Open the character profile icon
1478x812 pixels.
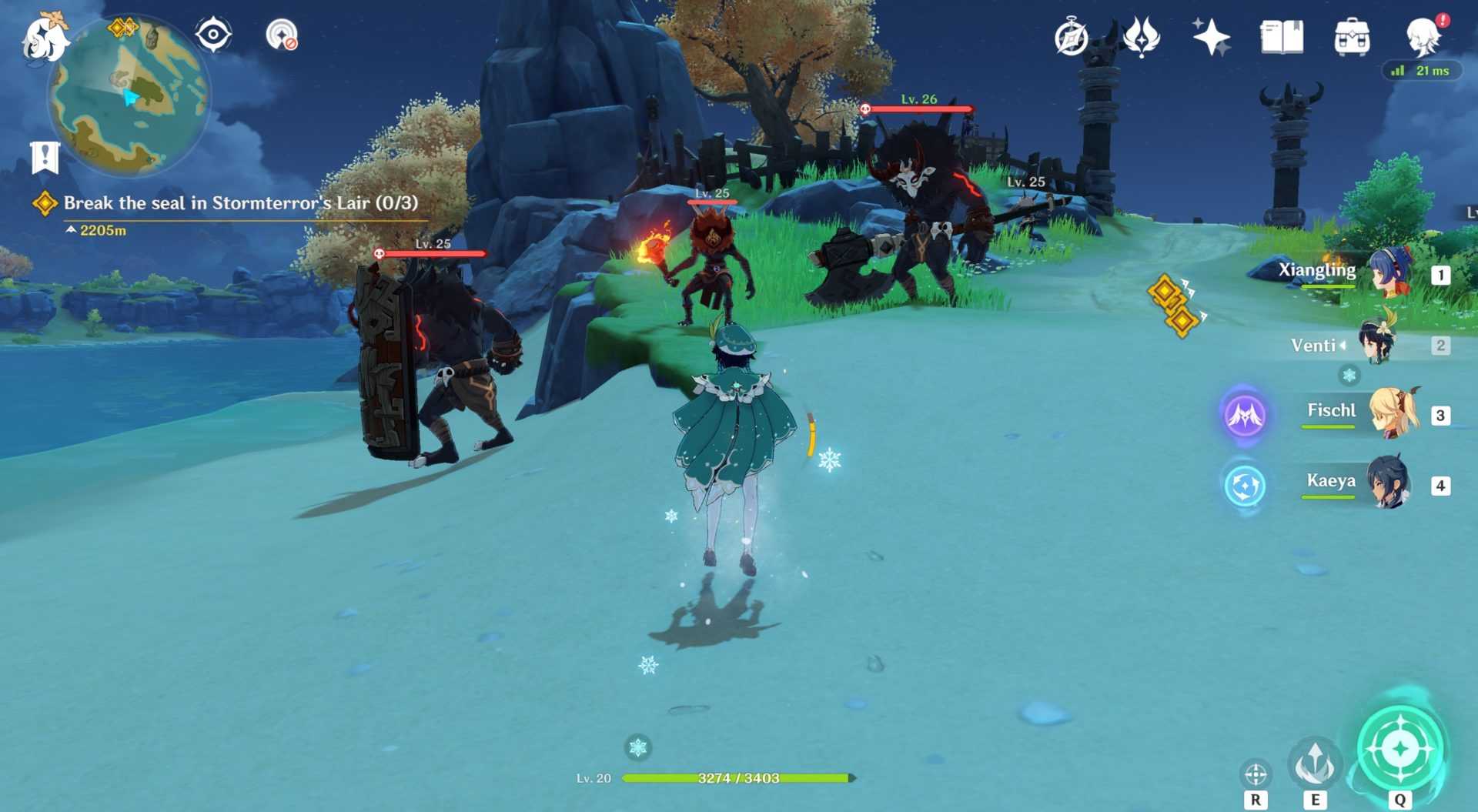1423,35
